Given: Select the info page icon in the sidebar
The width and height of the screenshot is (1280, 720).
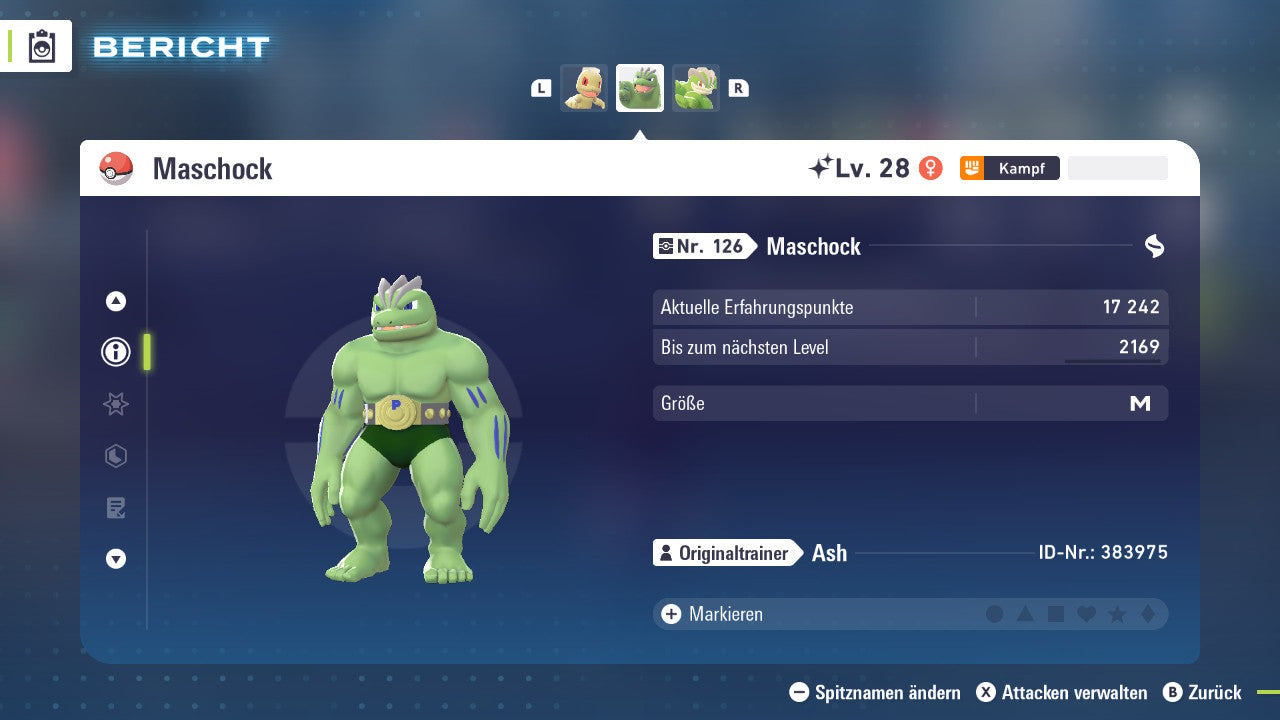Looking at the screenshot, I should [x=116, y=352].
